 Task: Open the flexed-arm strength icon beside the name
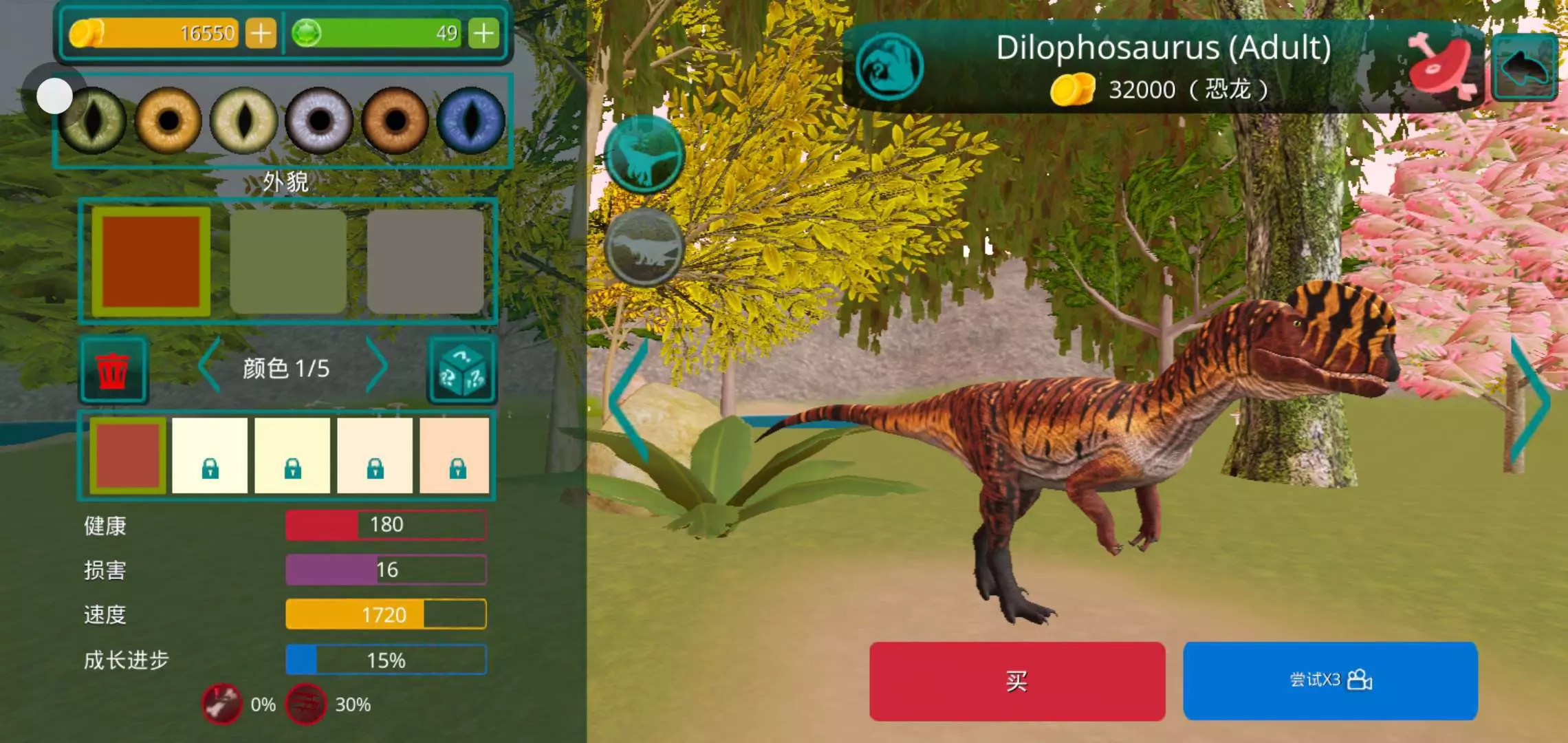pyautogui.click(x=889, y=67)
